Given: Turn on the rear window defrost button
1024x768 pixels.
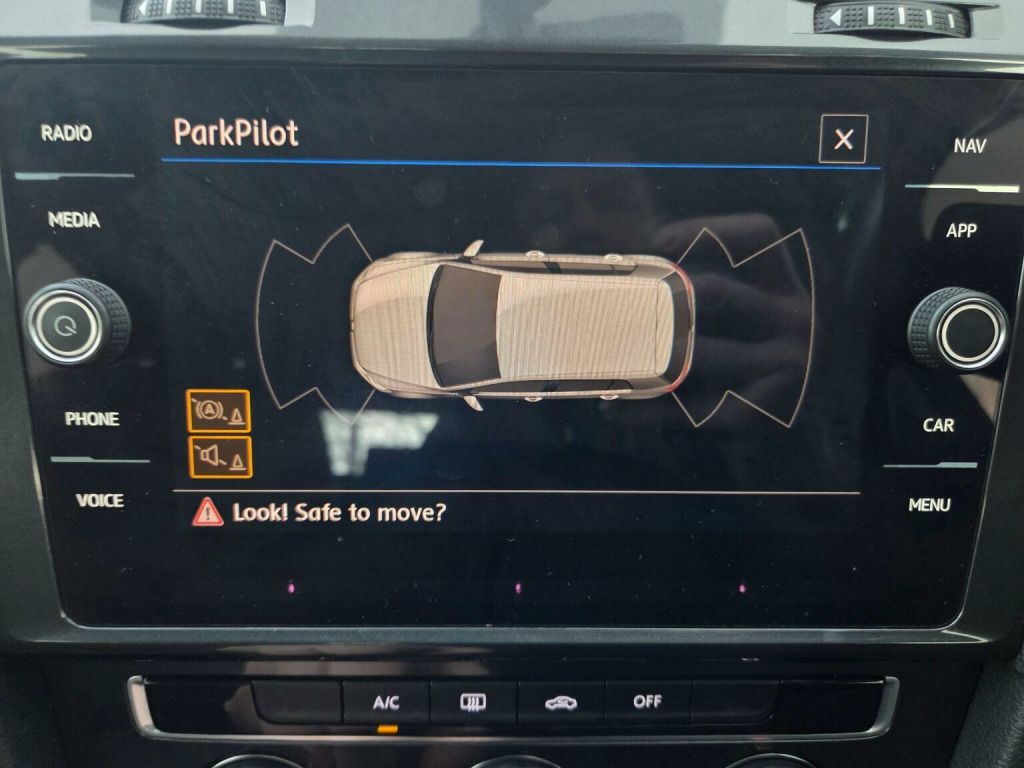Looking at the screenshot, I should [x=473, y=702].
